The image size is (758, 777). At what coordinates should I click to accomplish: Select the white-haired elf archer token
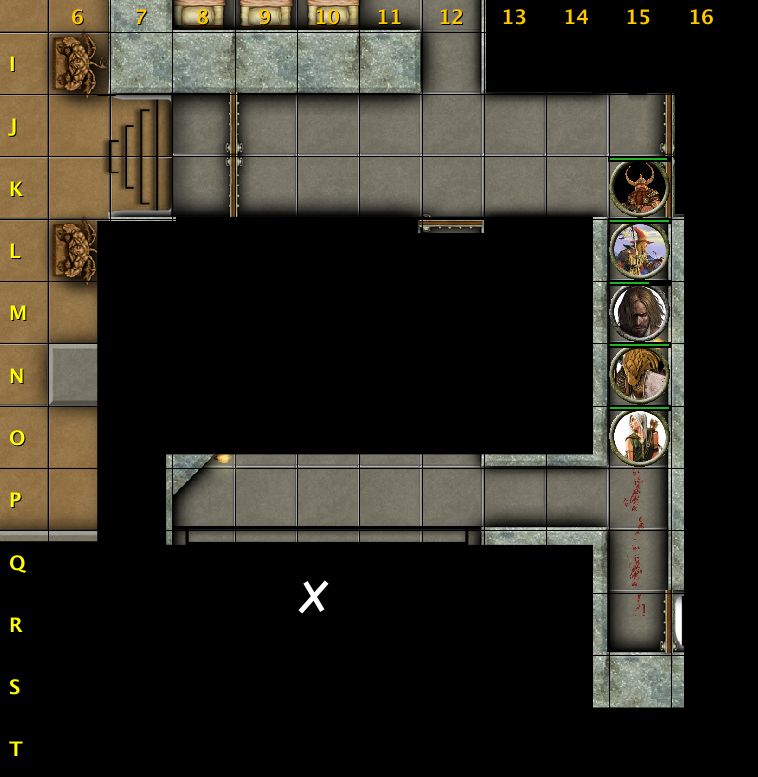pyautogui.click(x=639, y=437)
